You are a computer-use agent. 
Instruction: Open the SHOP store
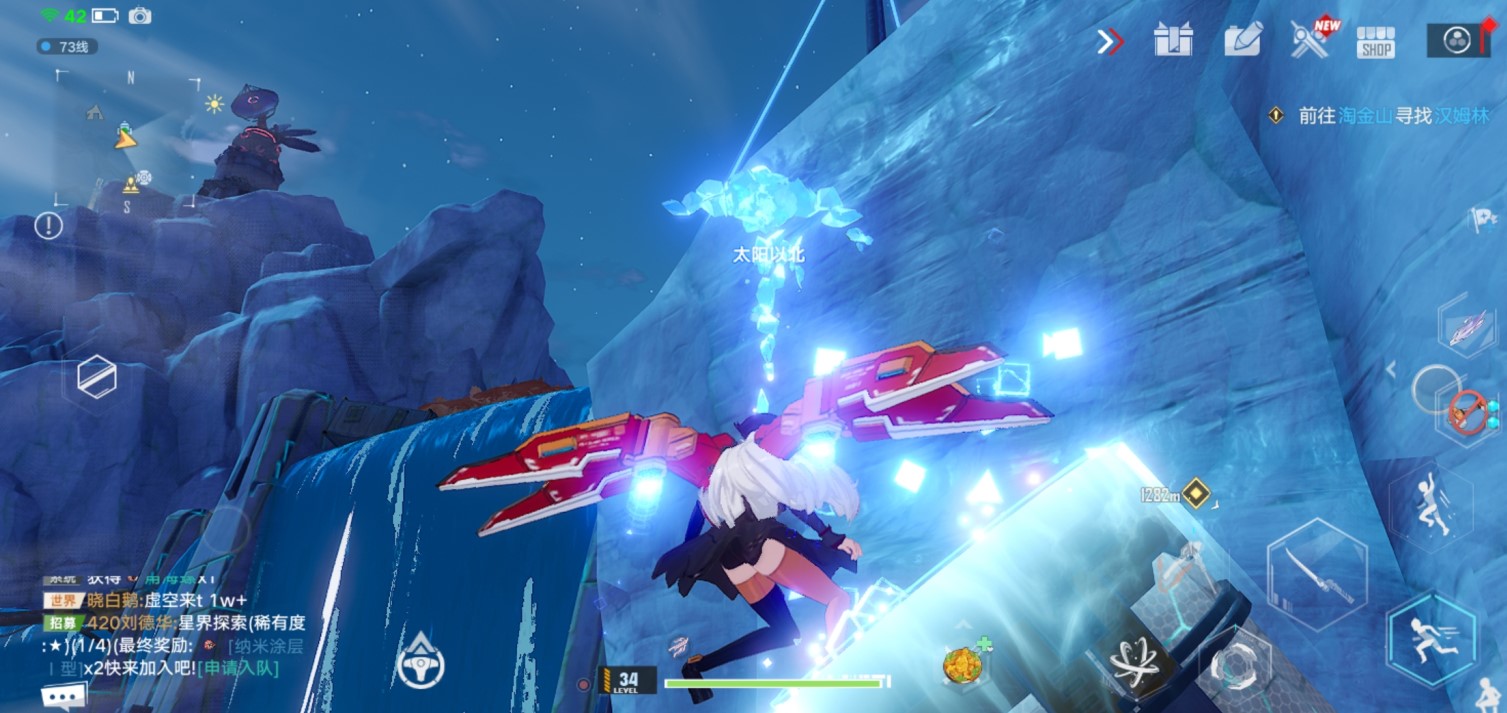[1376, 42]
